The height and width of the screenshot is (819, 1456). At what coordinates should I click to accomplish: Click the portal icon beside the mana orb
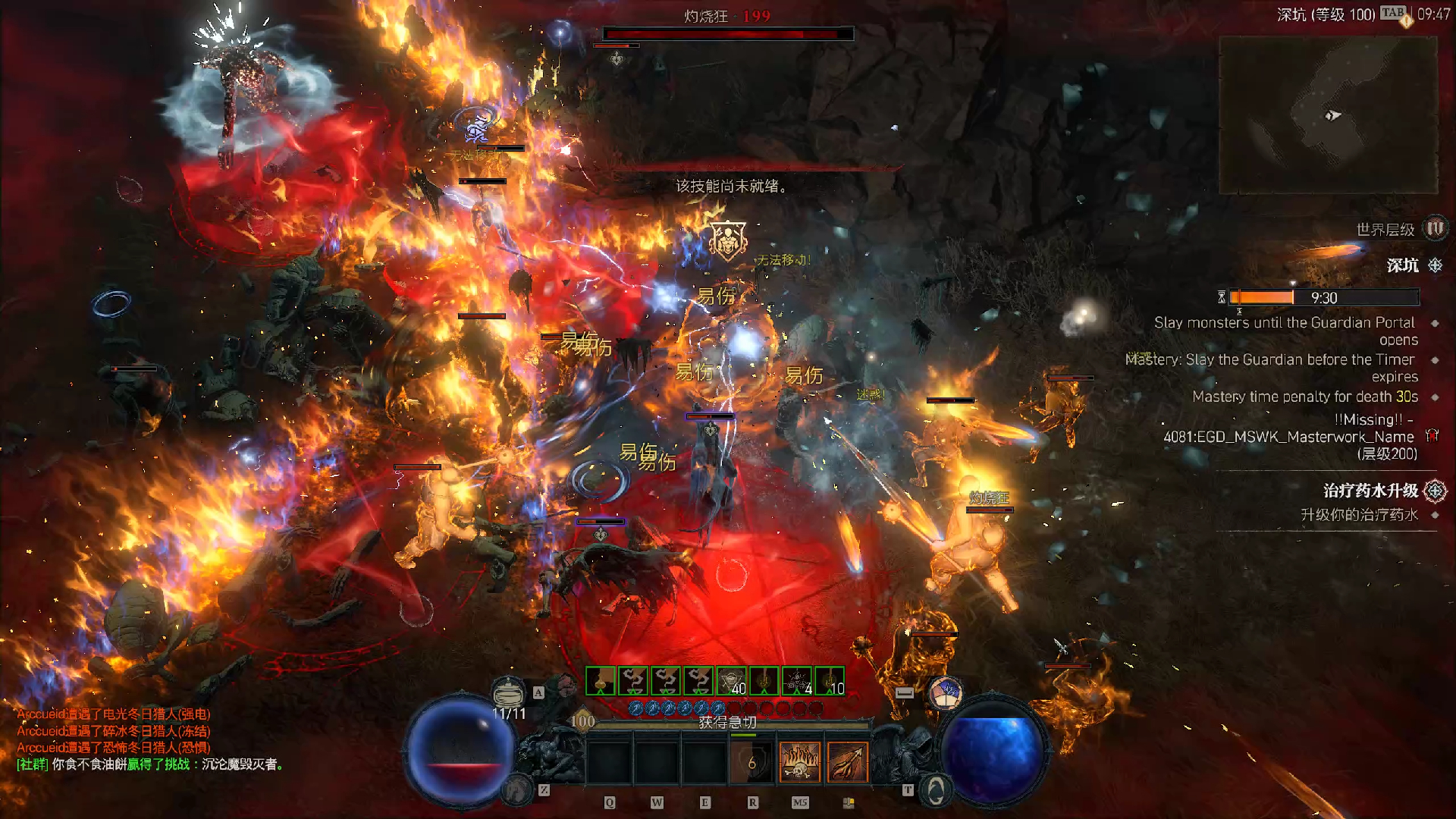(x=936, y=790)
